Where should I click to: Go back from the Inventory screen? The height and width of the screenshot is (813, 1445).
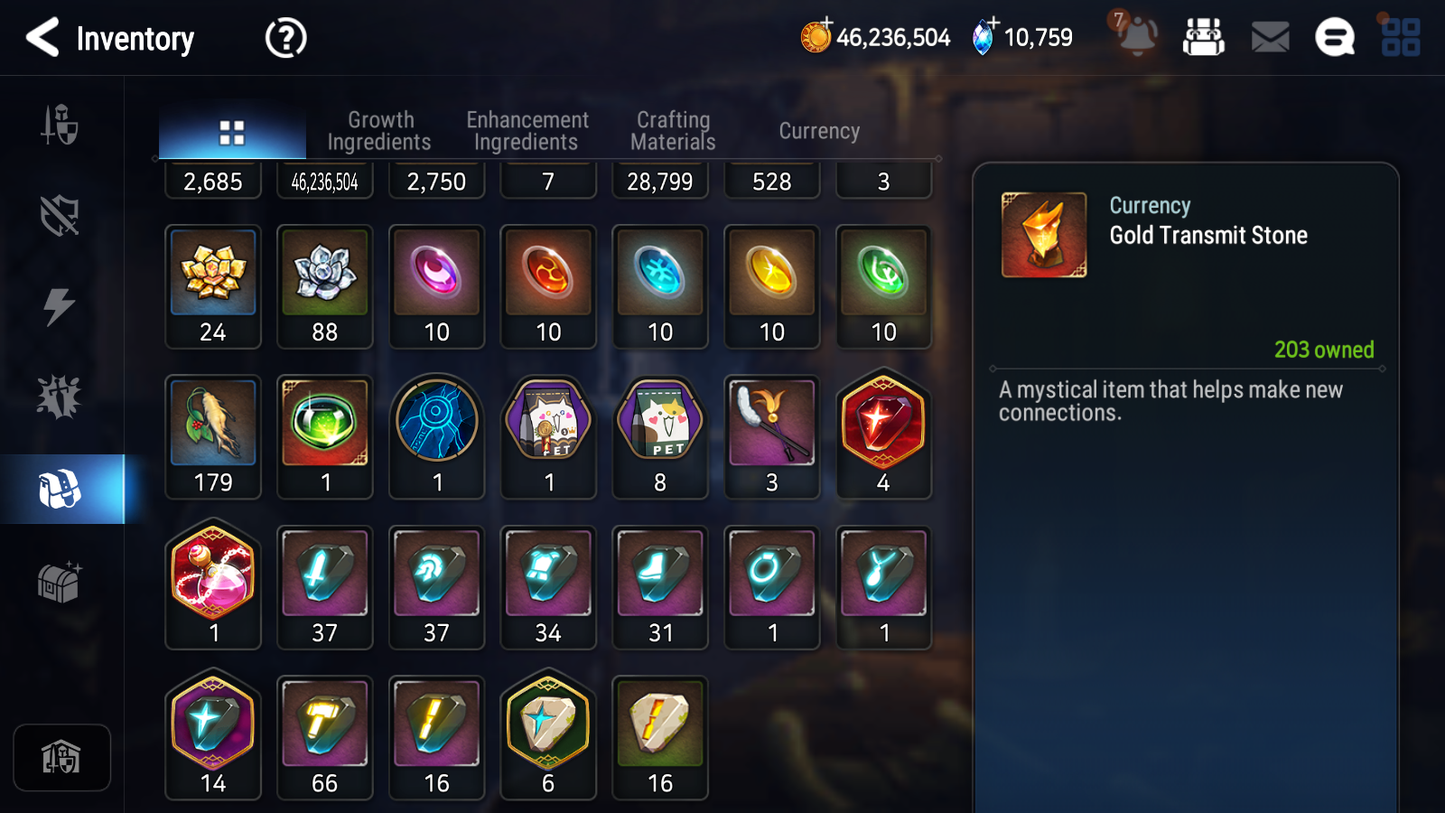click(42, 38)
